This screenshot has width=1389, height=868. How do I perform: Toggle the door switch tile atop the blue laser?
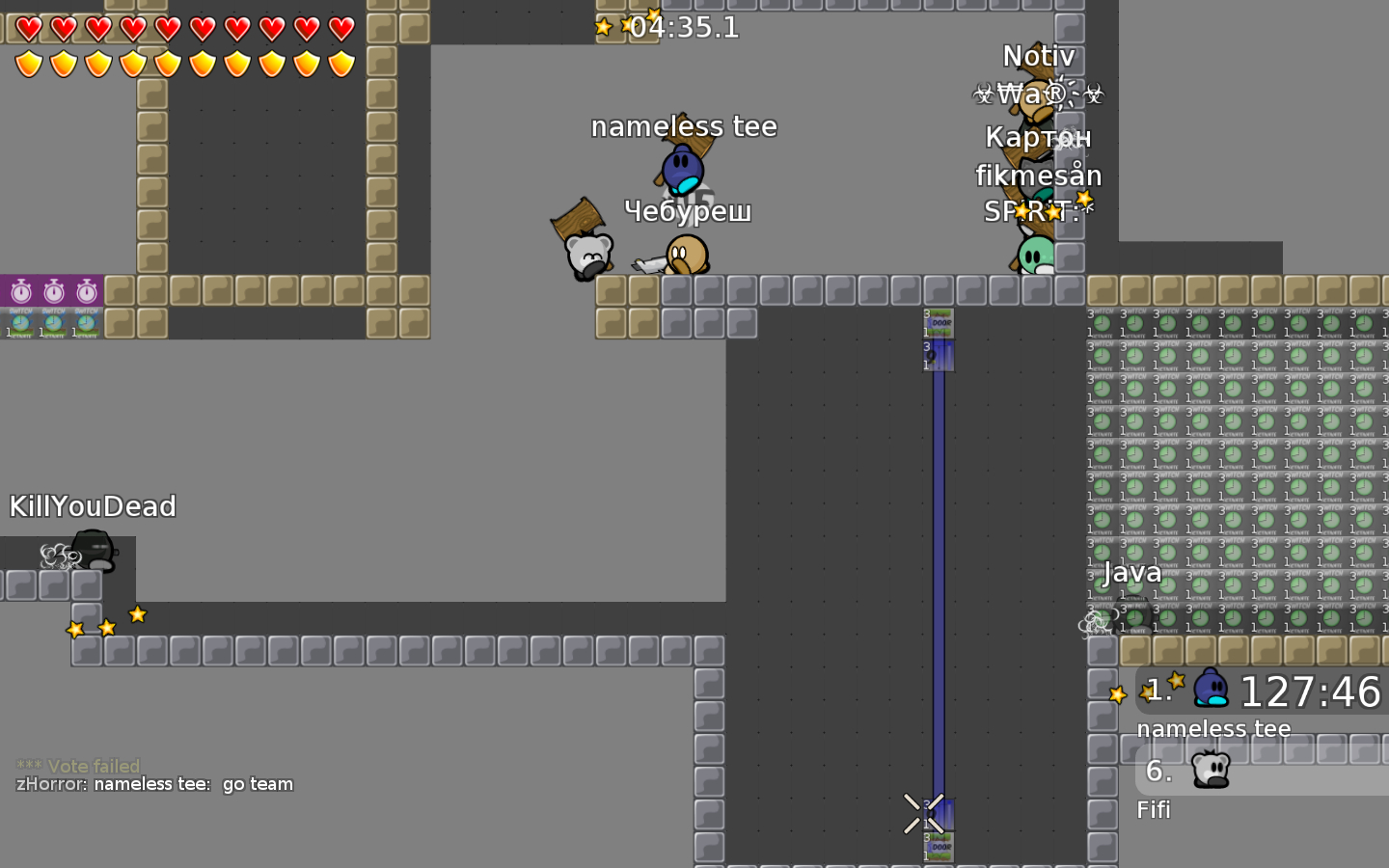pyautogui.click(x=938, y=323)
